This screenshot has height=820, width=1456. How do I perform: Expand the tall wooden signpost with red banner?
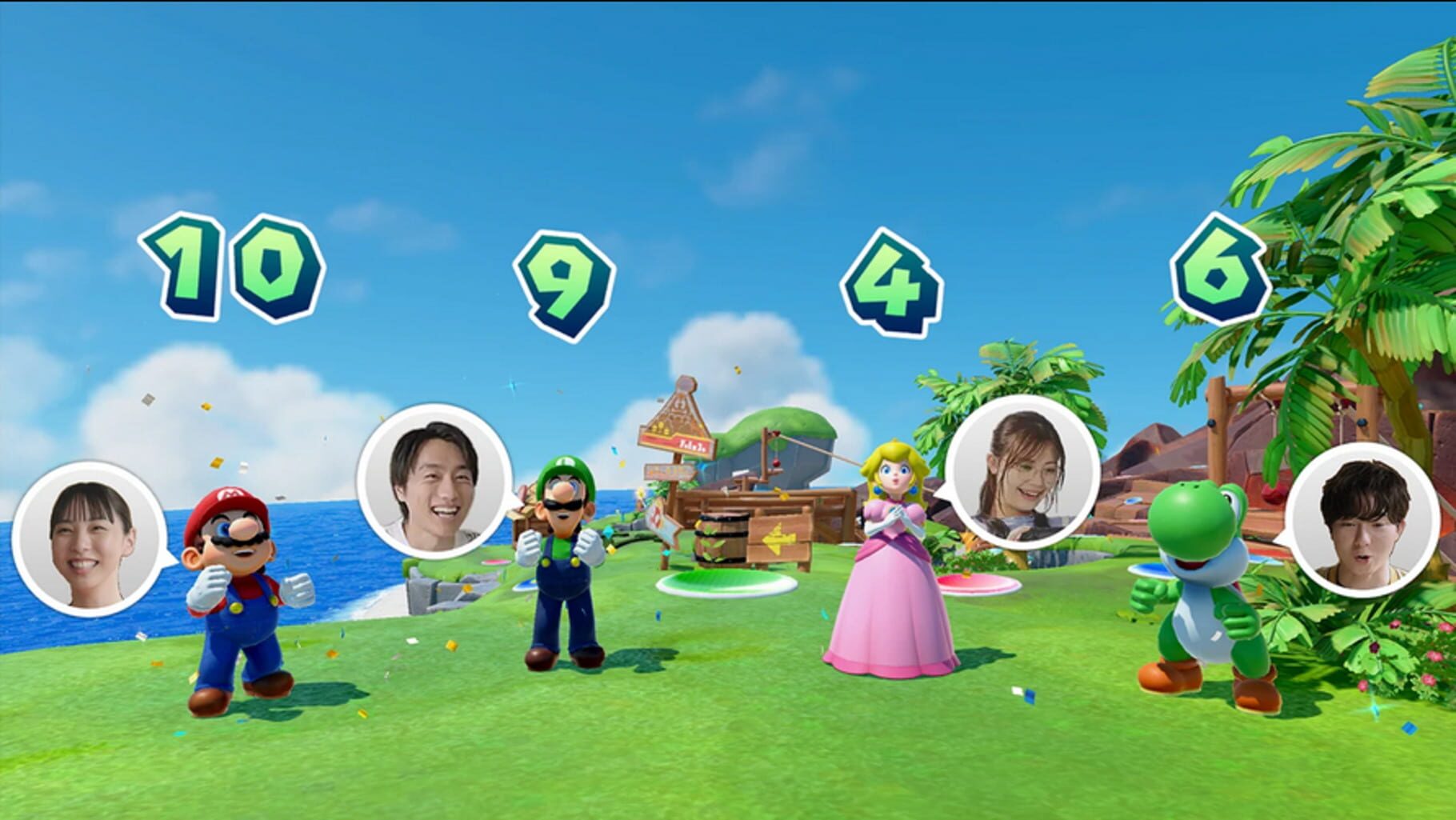pyautogui.click(x=676, y=424)
